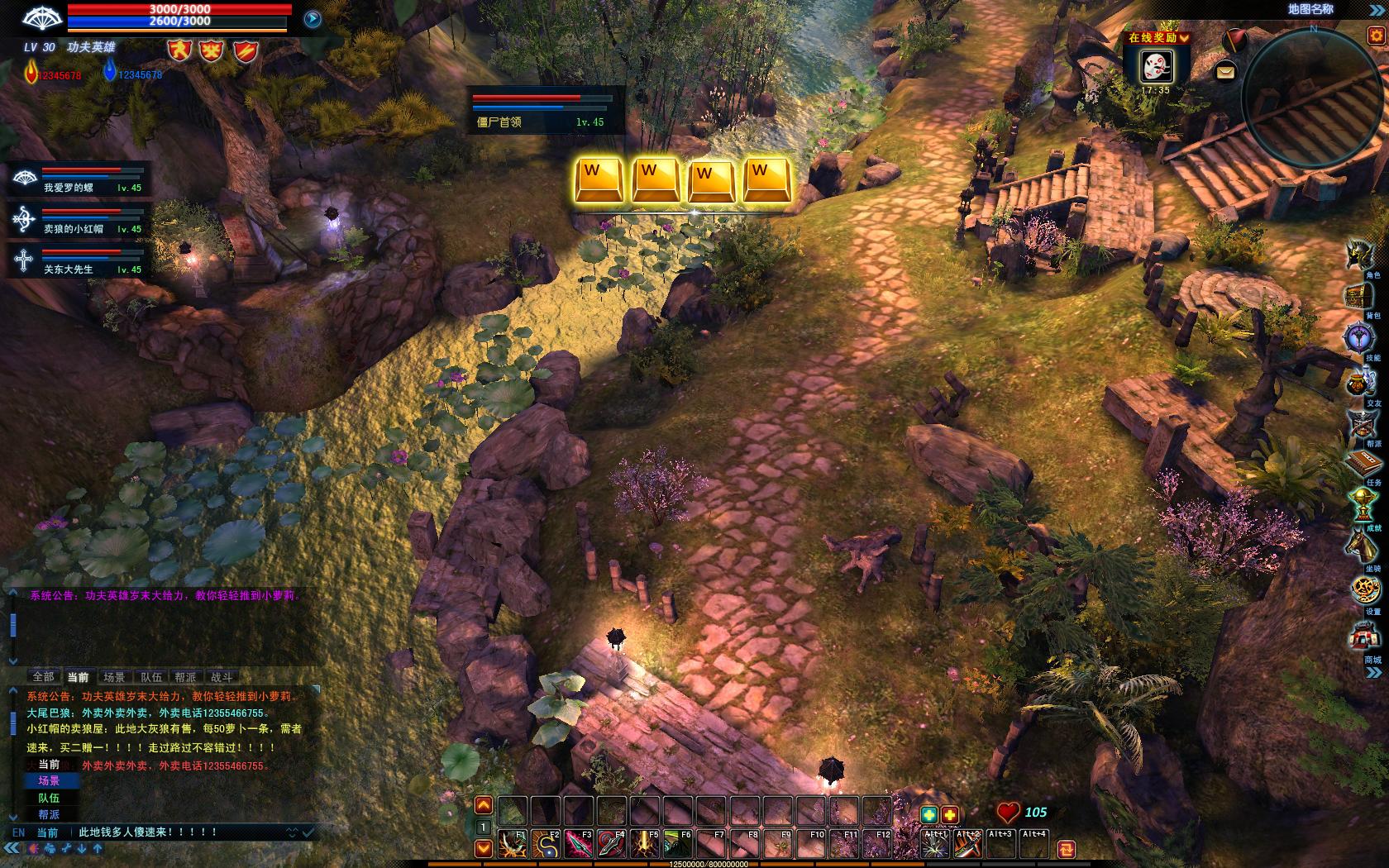
Task: Open the 设置 settings gear
Action: [x=1366, y=590]
